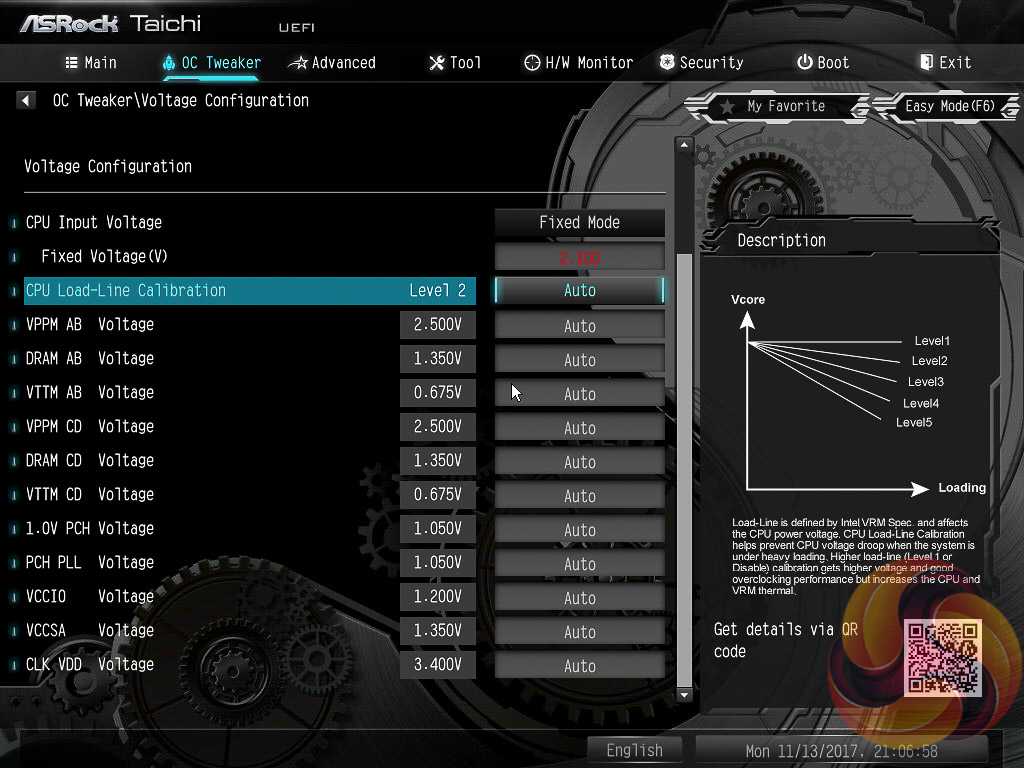This screenshot has width=1024, height=768.
Task: Choose the Exit tab
Action: (945, 62)
